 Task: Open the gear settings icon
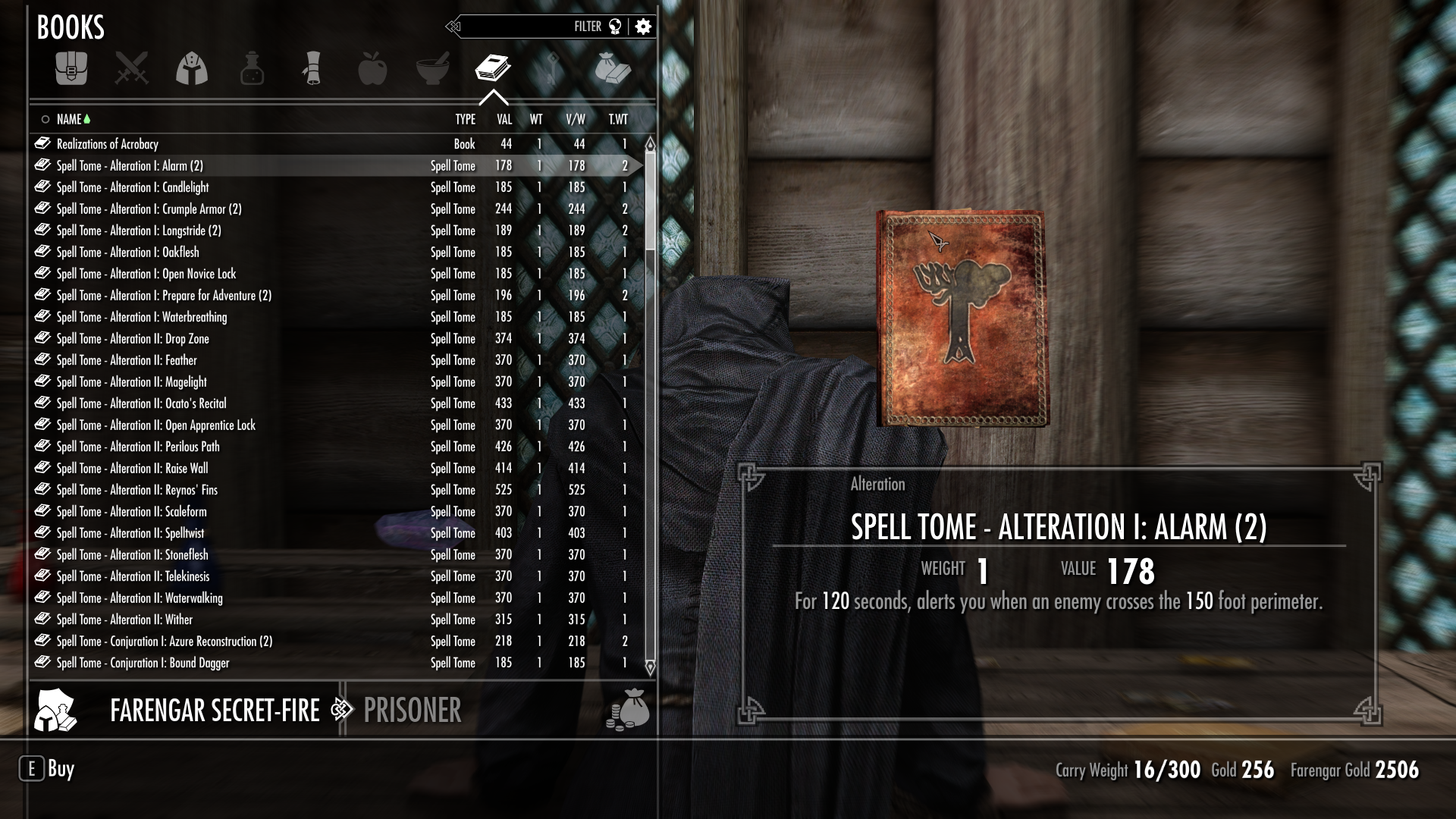[x=643, y=27]
